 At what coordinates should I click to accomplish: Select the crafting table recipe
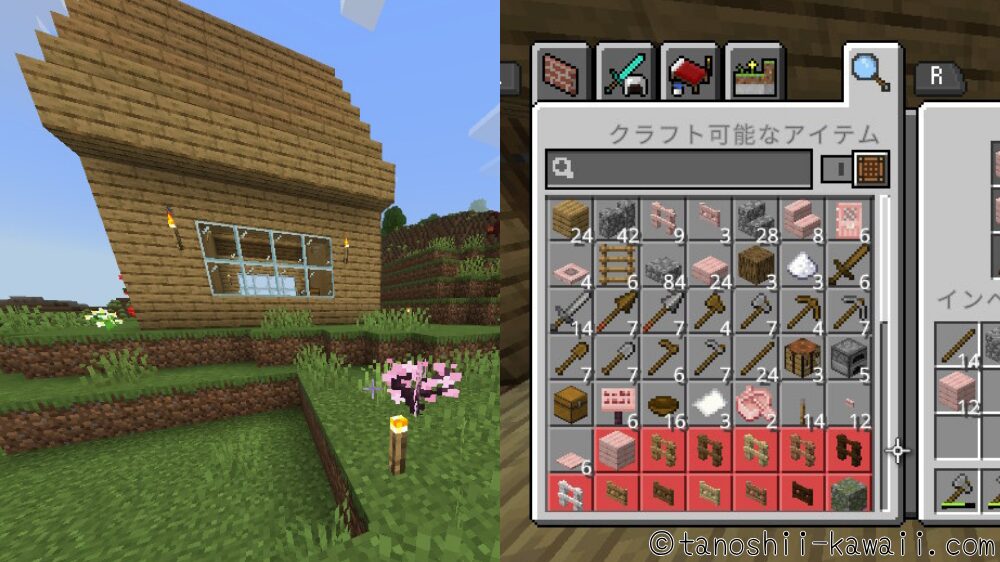pos(800,357)
